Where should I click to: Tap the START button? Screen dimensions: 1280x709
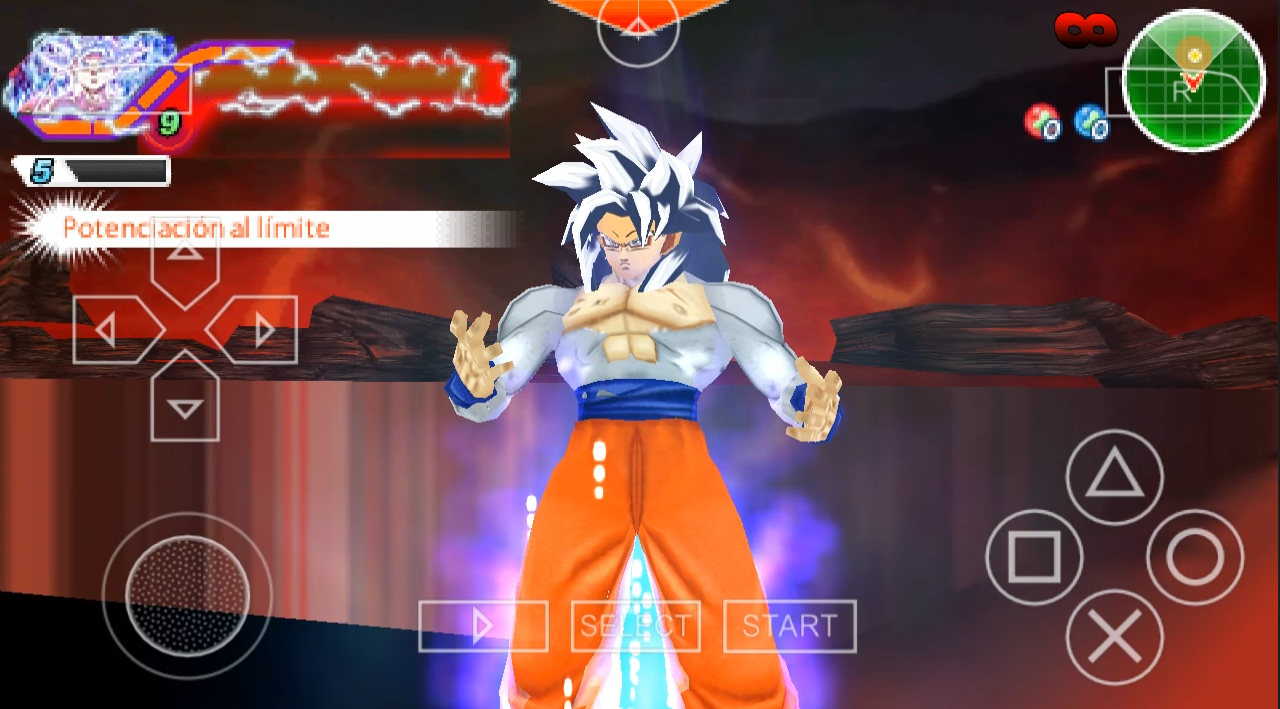point(789,626)
